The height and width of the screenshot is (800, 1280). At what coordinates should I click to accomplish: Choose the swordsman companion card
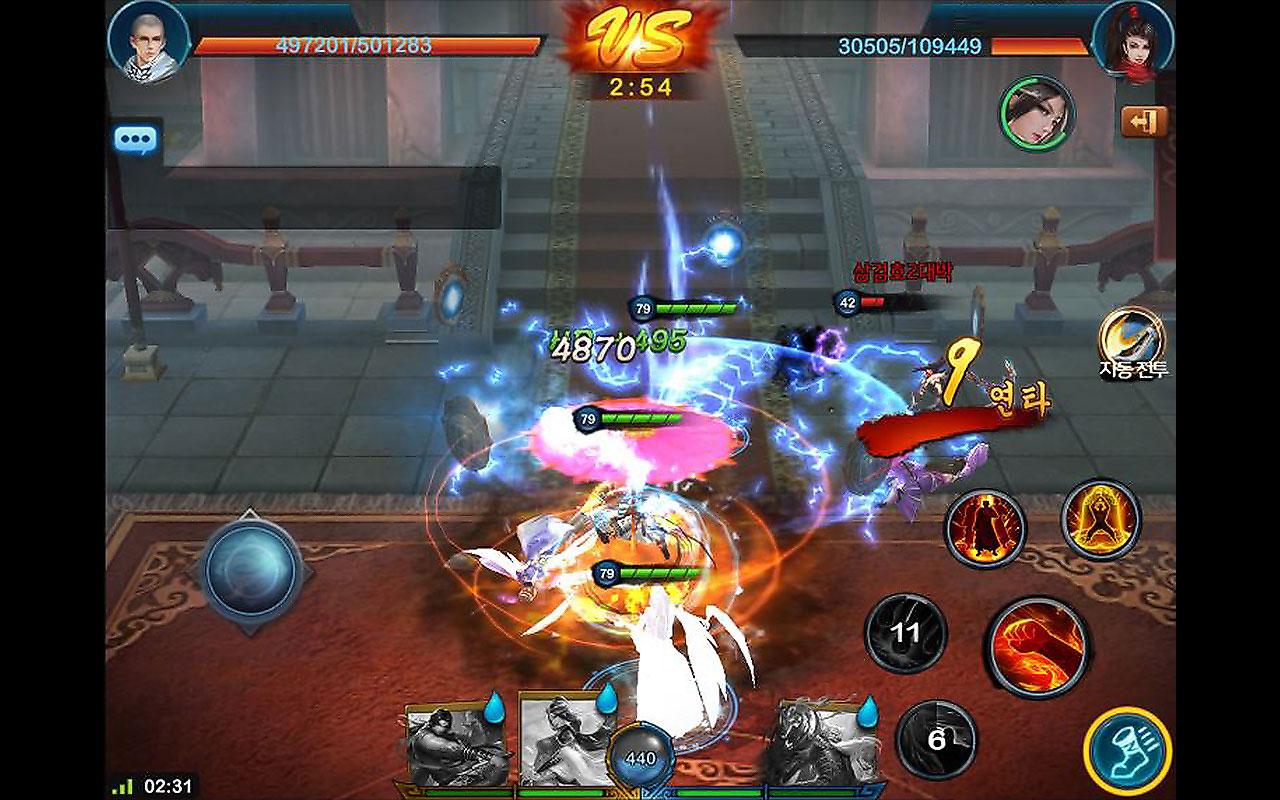click(x=557, y=743)
